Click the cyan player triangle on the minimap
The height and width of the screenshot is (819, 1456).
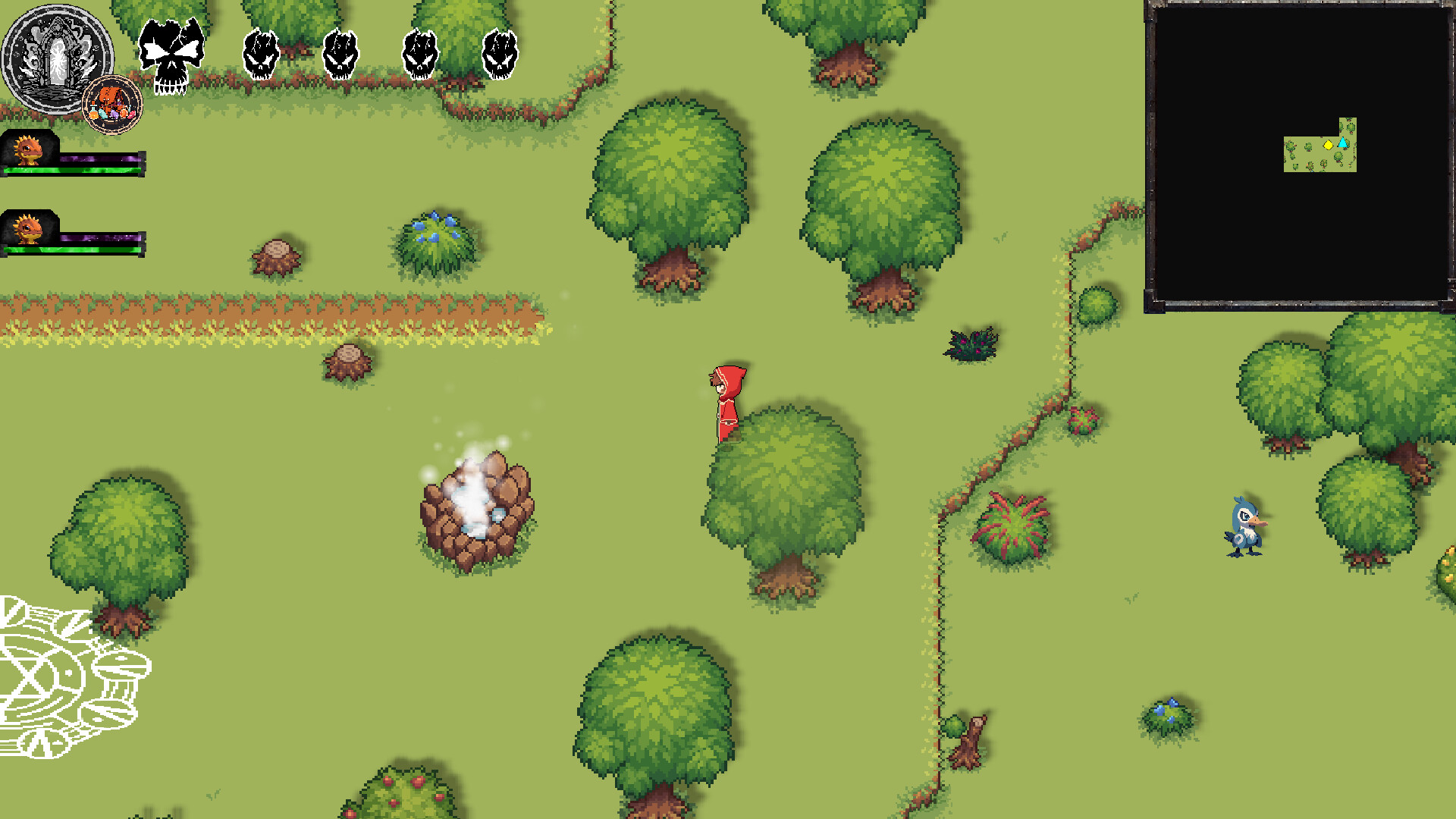coord(1342,143)
